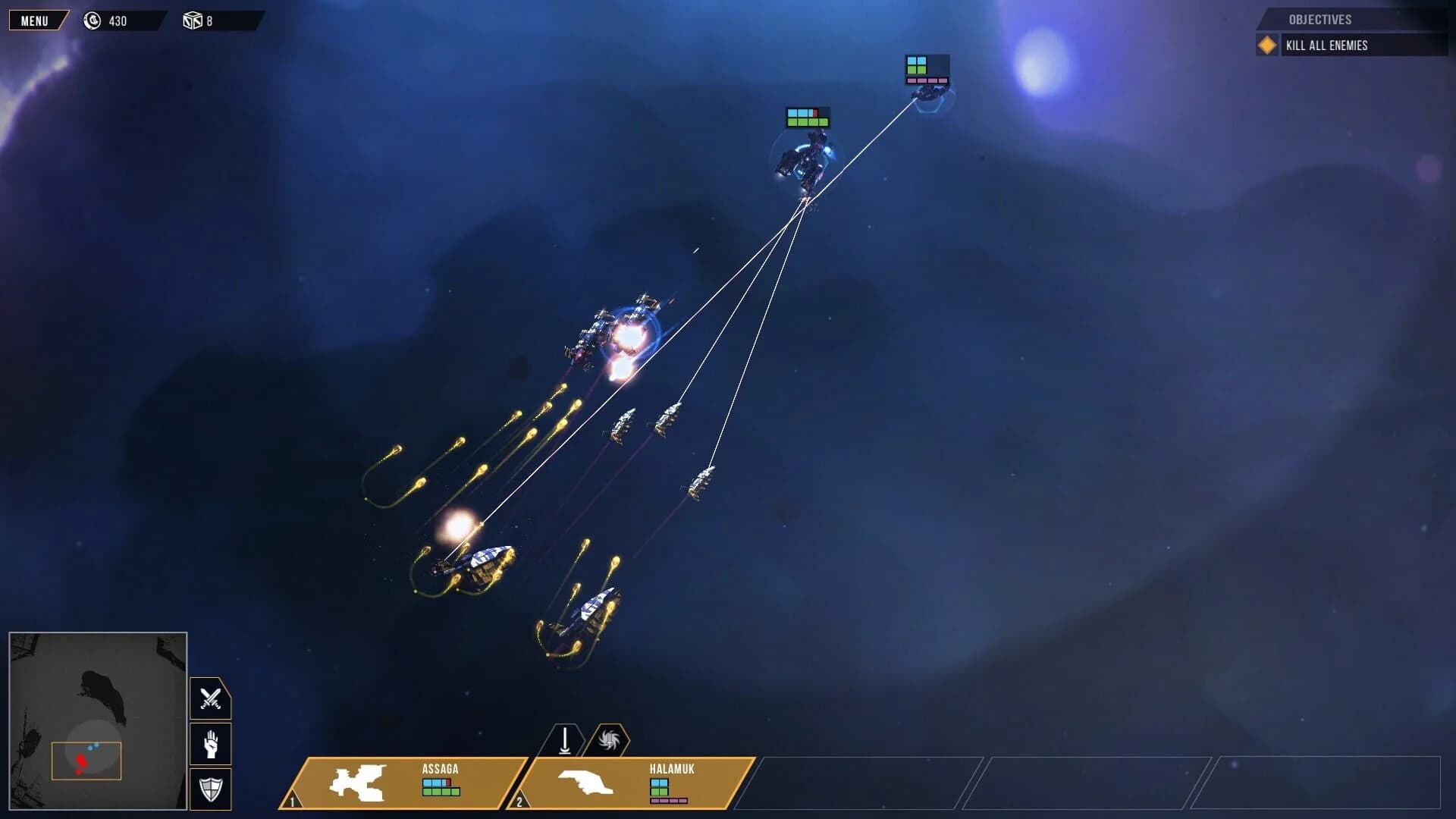This screenshot has width=1456, height=819.
Task: Click the cube resource icon showing 8
Action: (193, 20)
